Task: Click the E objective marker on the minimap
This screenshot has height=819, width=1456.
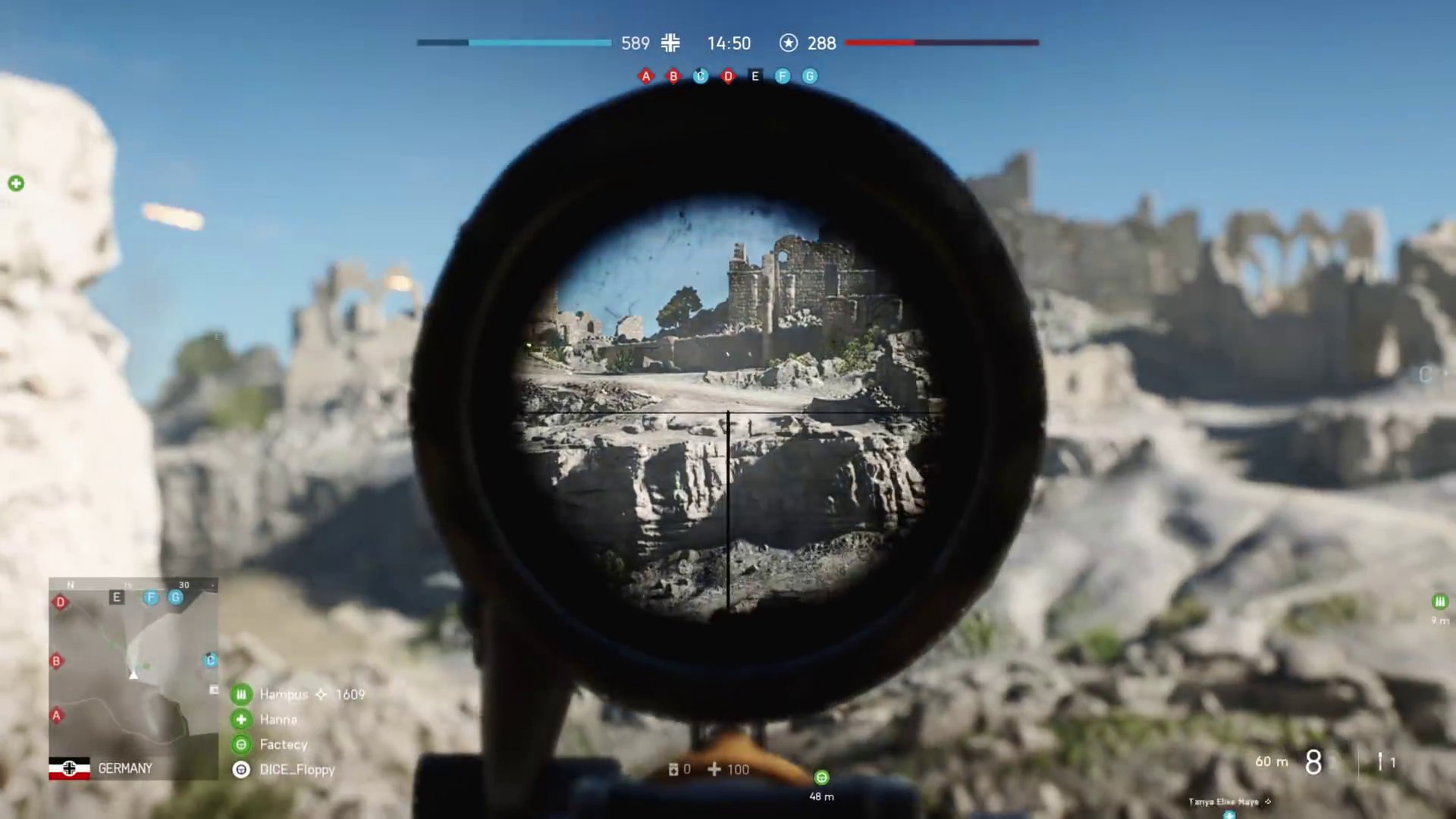Action: click(x=117, y=598)
